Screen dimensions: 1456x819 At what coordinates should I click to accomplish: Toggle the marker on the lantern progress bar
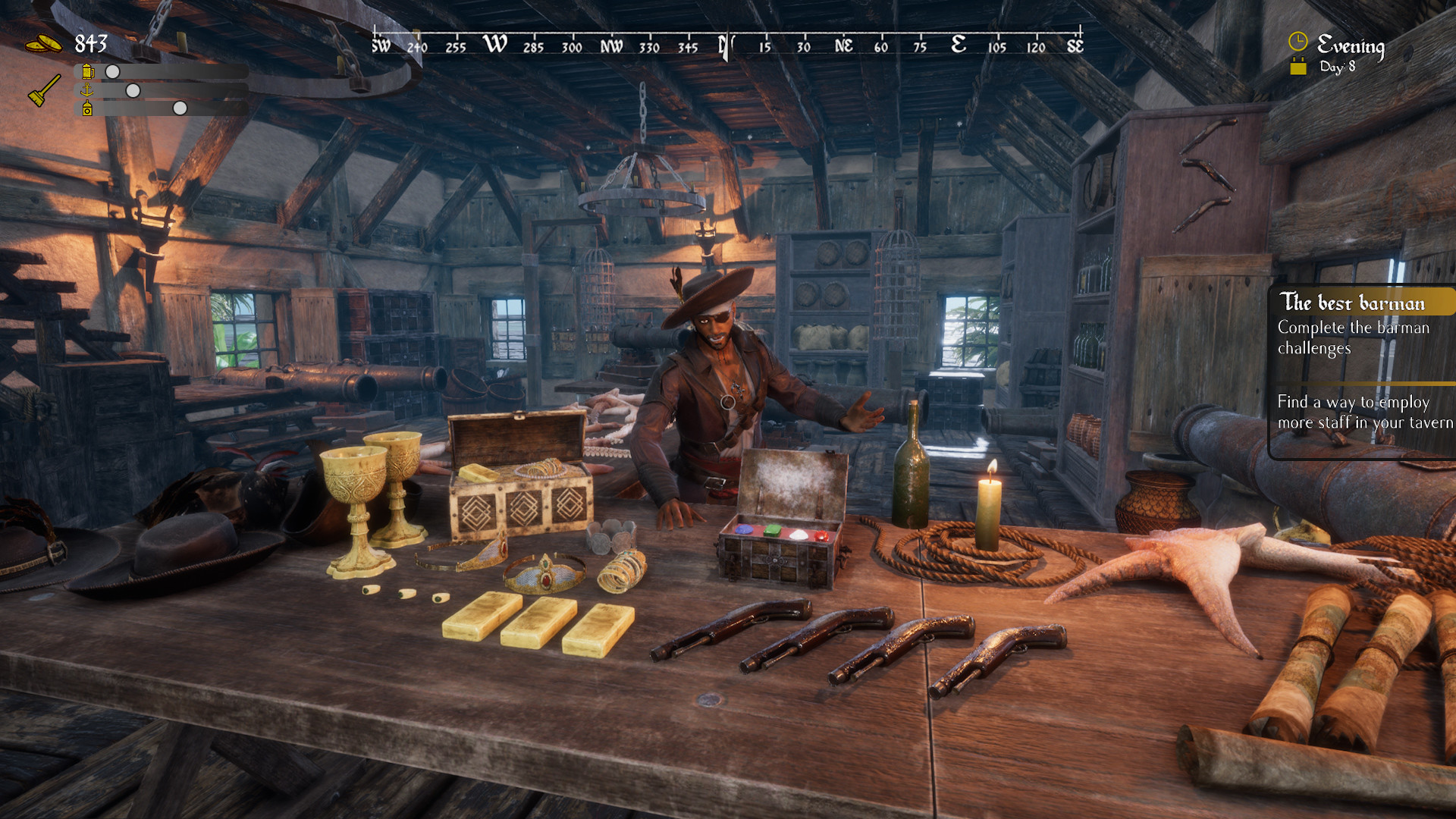(180, 110)
